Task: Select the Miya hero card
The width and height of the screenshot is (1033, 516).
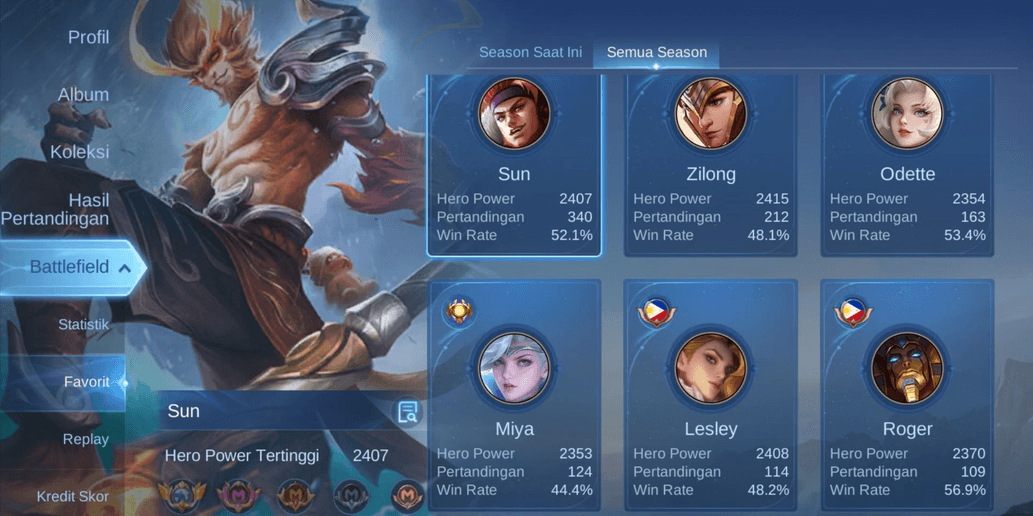Action: click(514, 396)
